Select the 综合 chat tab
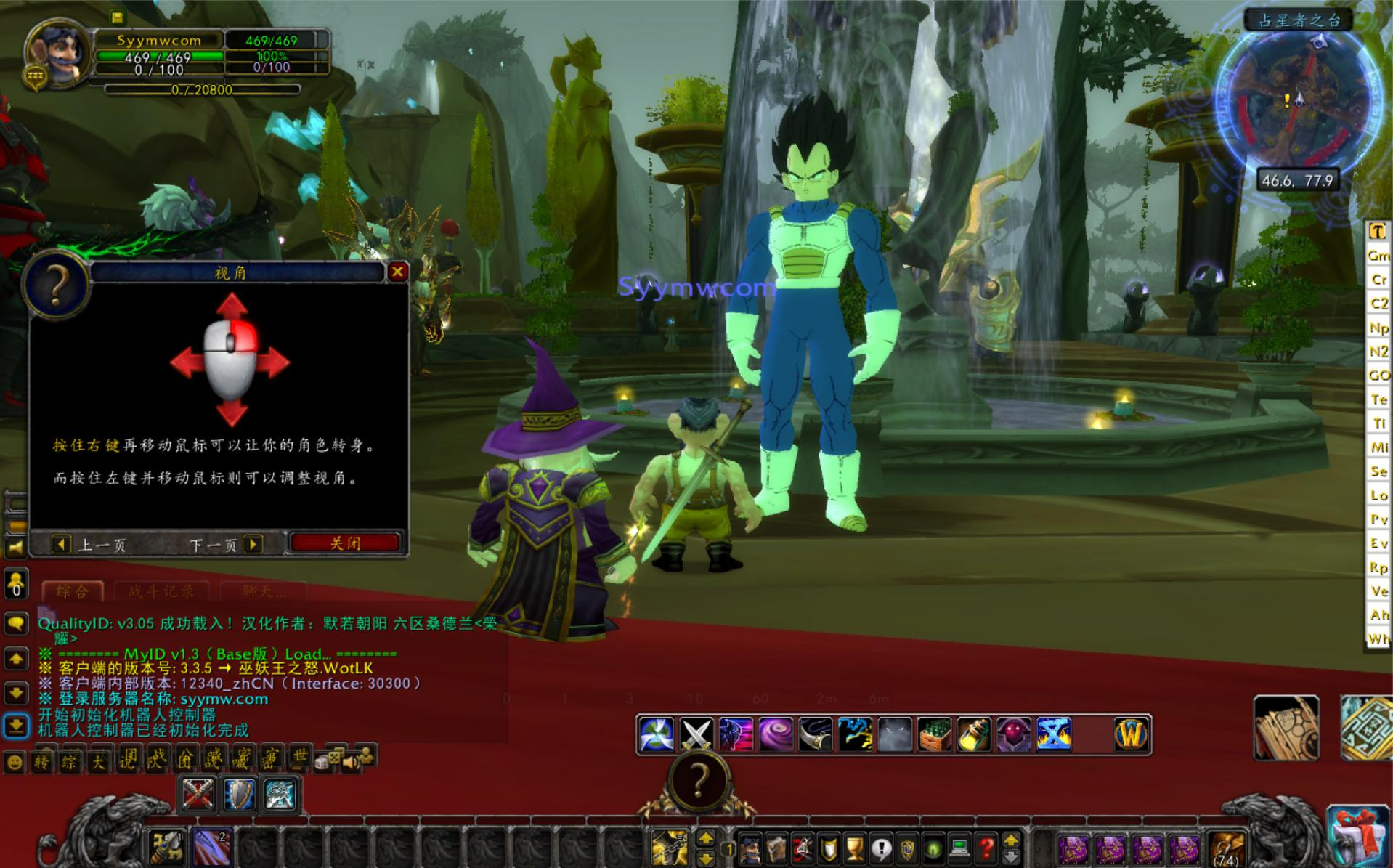This screenshot has height=868, width=1393. (x=72, y=591)
